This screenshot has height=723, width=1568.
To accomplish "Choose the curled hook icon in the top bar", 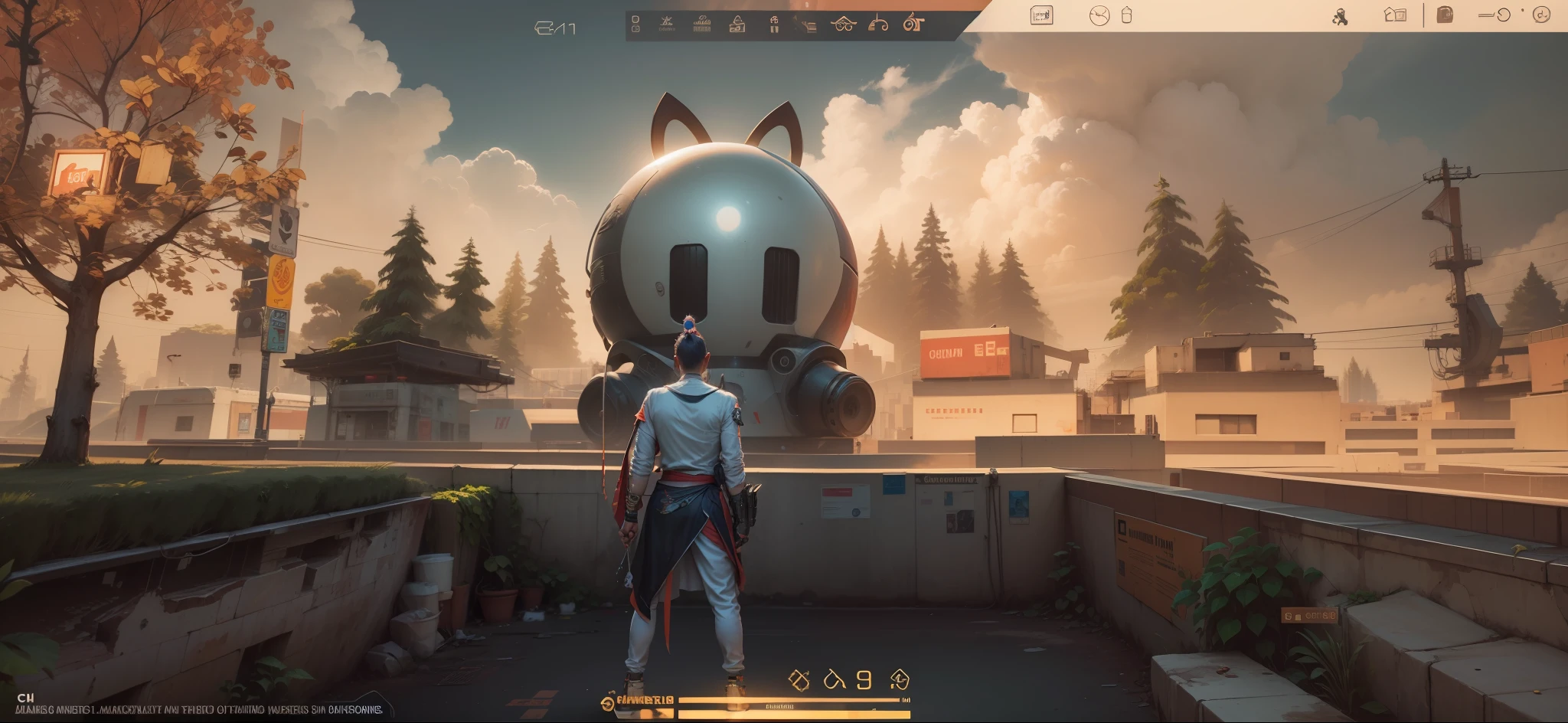I will click(878, 25).
